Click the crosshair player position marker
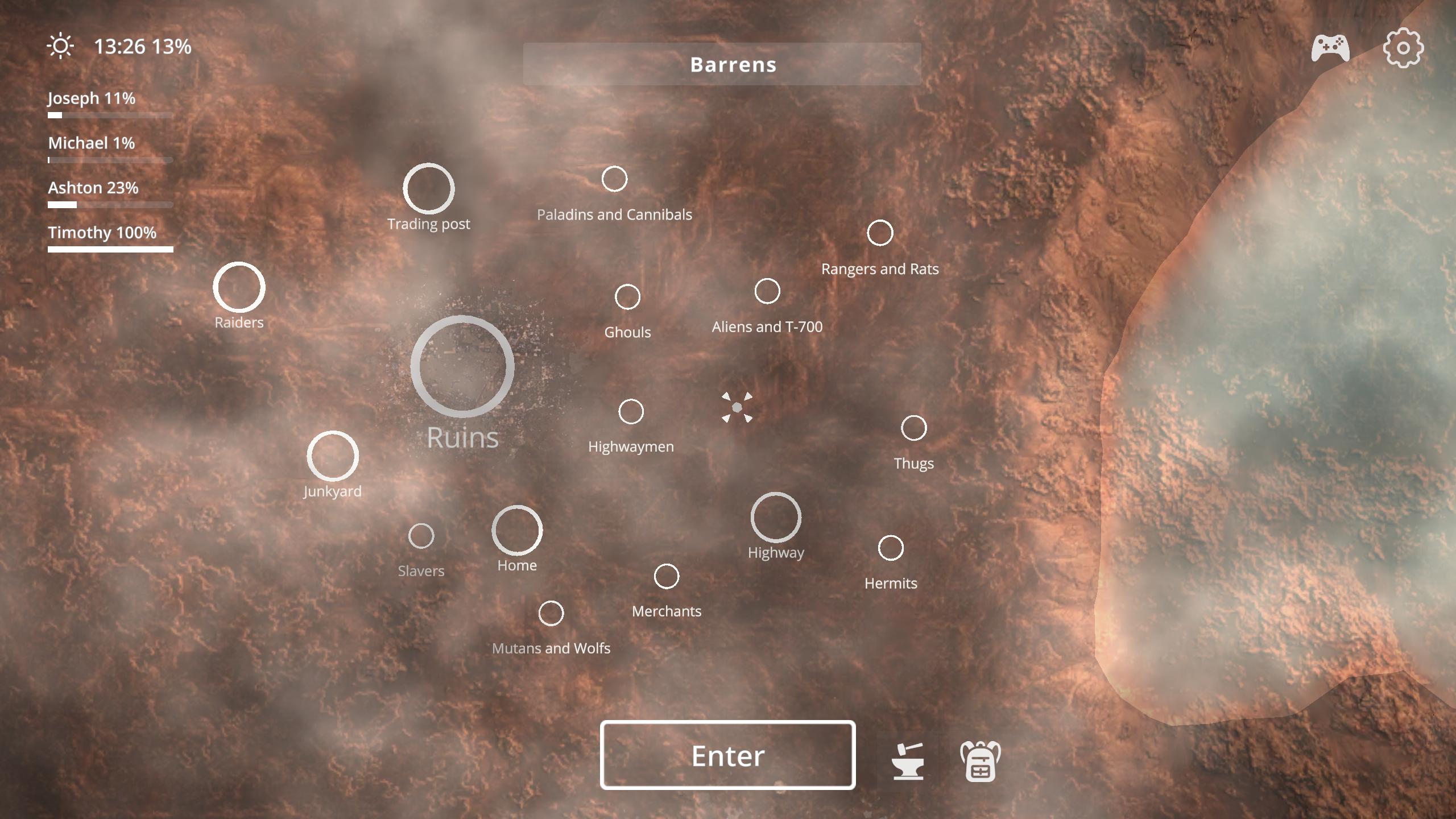Image resolution: width=1456 pixels, height=819 pixels. (737, 407)
